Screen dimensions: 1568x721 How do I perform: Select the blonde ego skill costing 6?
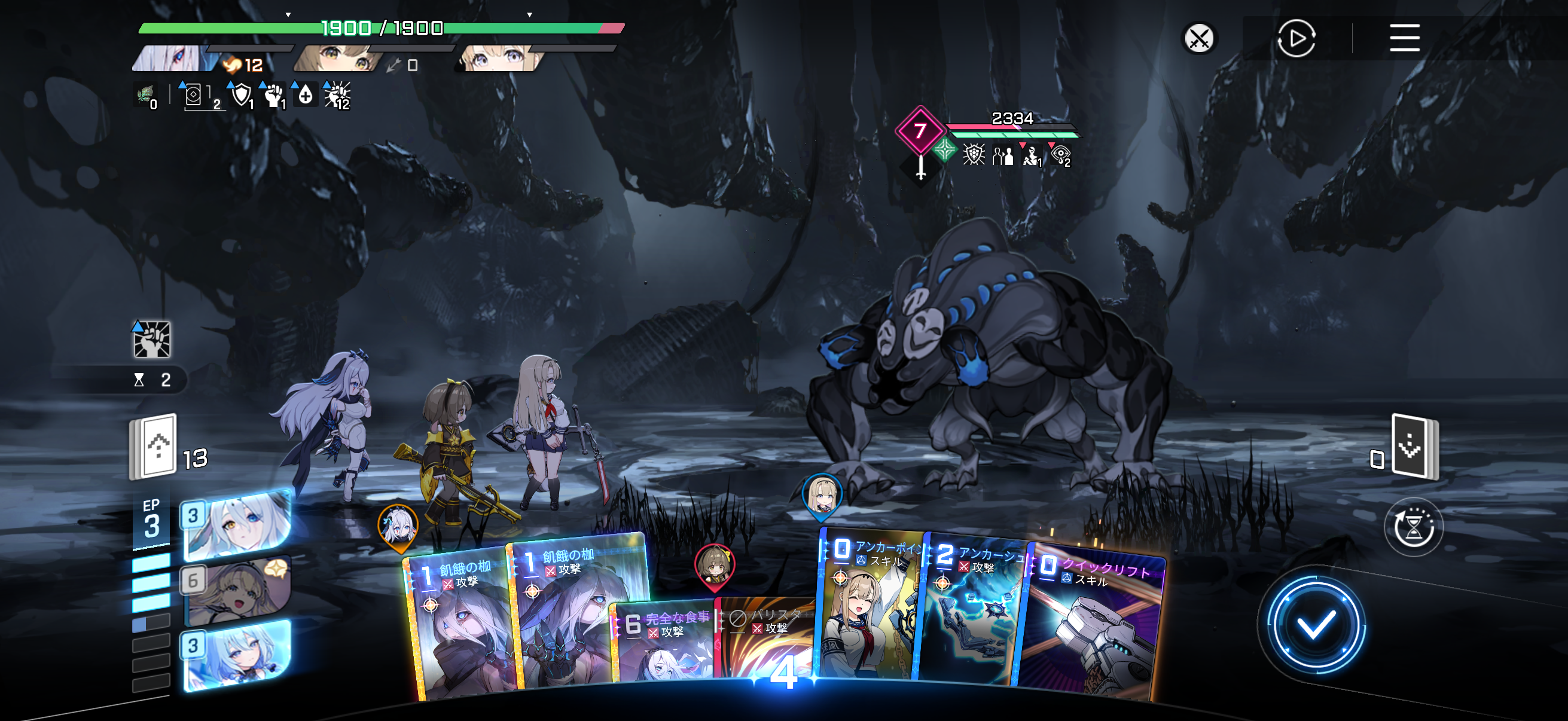[x=237, y=591]
